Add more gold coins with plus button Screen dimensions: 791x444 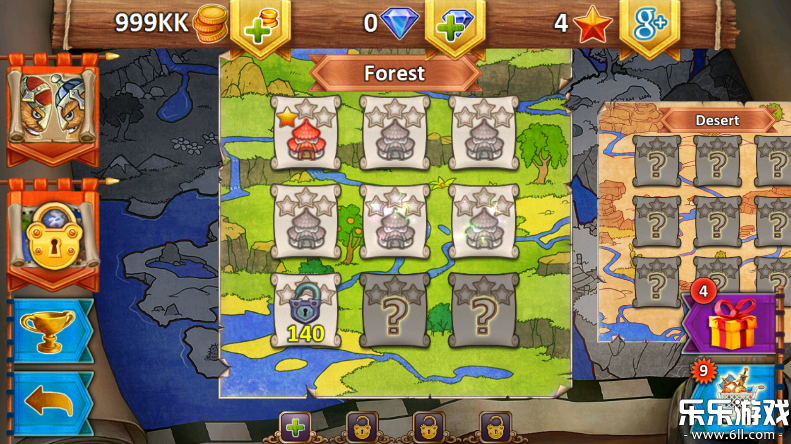point(260,26)
